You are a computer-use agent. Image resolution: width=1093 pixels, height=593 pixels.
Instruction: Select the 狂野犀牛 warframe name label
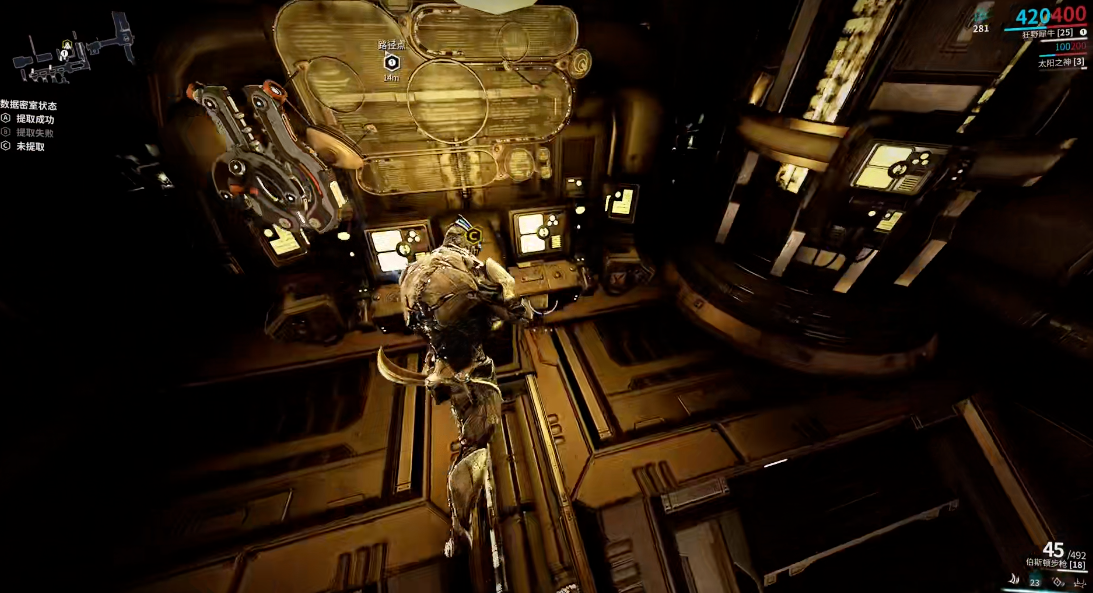pos(1045,33)
